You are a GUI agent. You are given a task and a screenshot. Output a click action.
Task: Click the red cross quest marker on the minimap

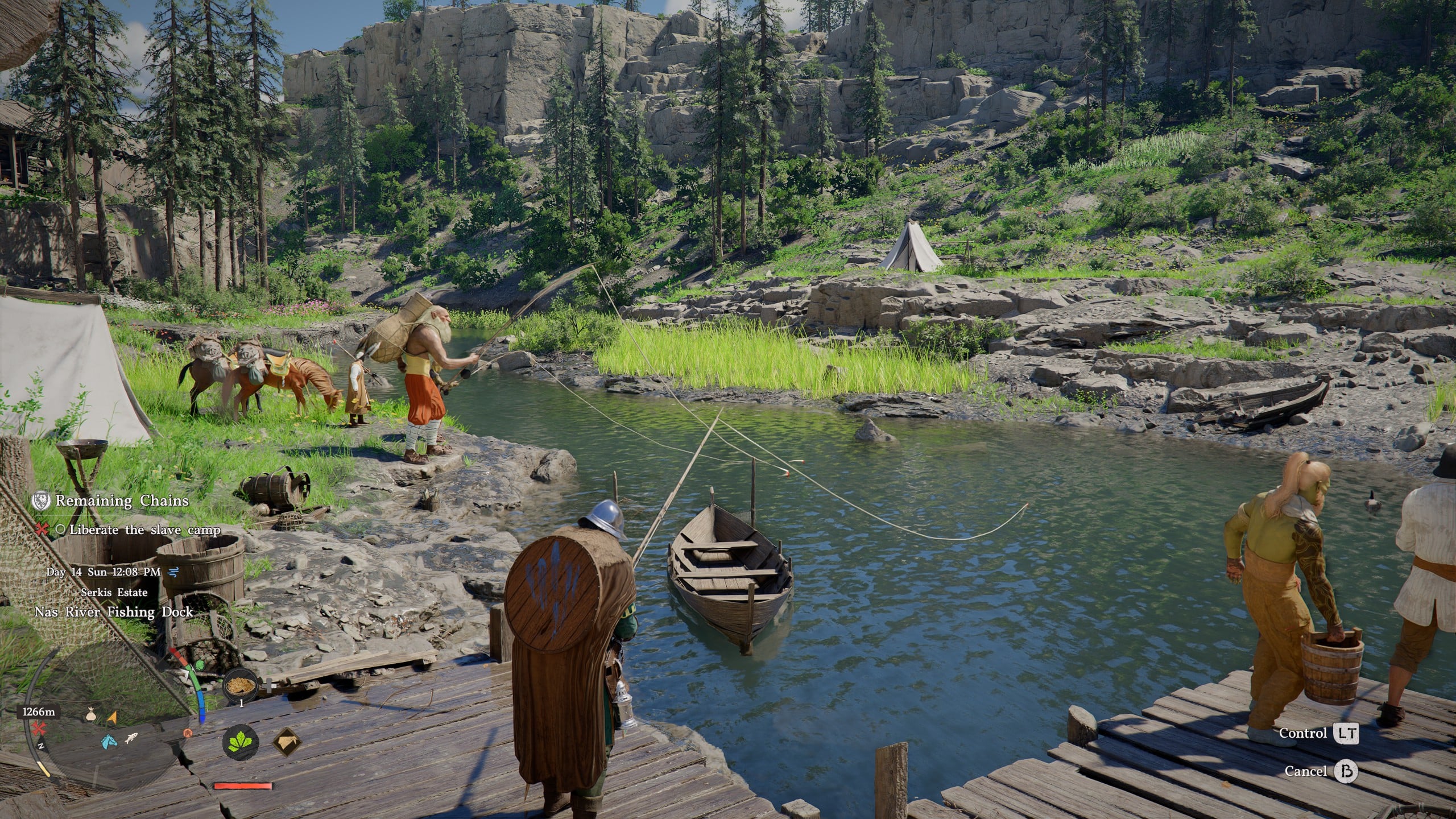tap(39, 728)
